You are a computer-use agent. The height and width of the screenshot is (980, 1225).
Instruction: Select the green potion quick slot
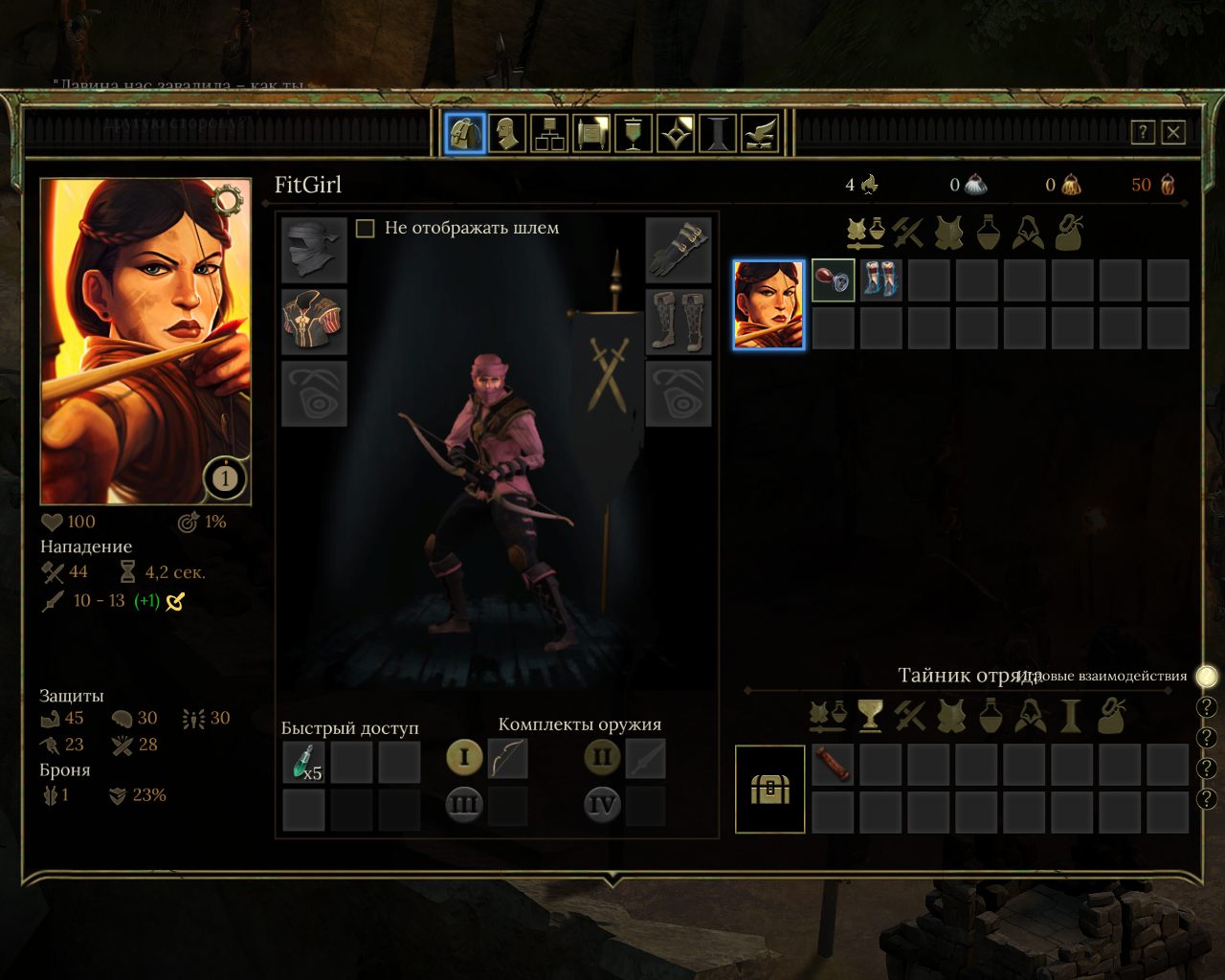point(304,763)
